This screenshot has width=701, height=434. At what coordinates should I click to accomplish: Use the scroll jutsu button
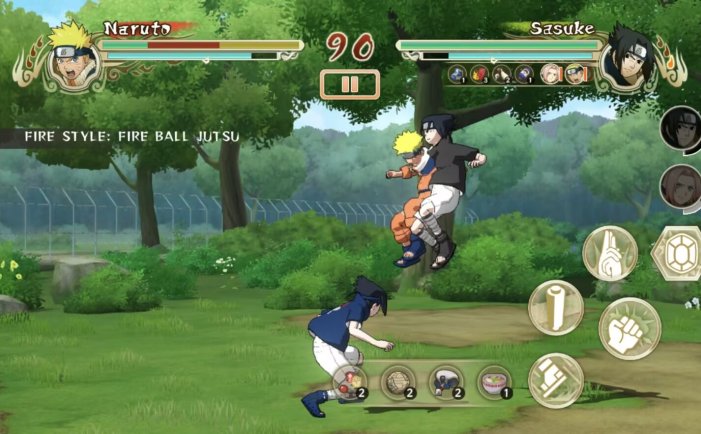[556, 306]
